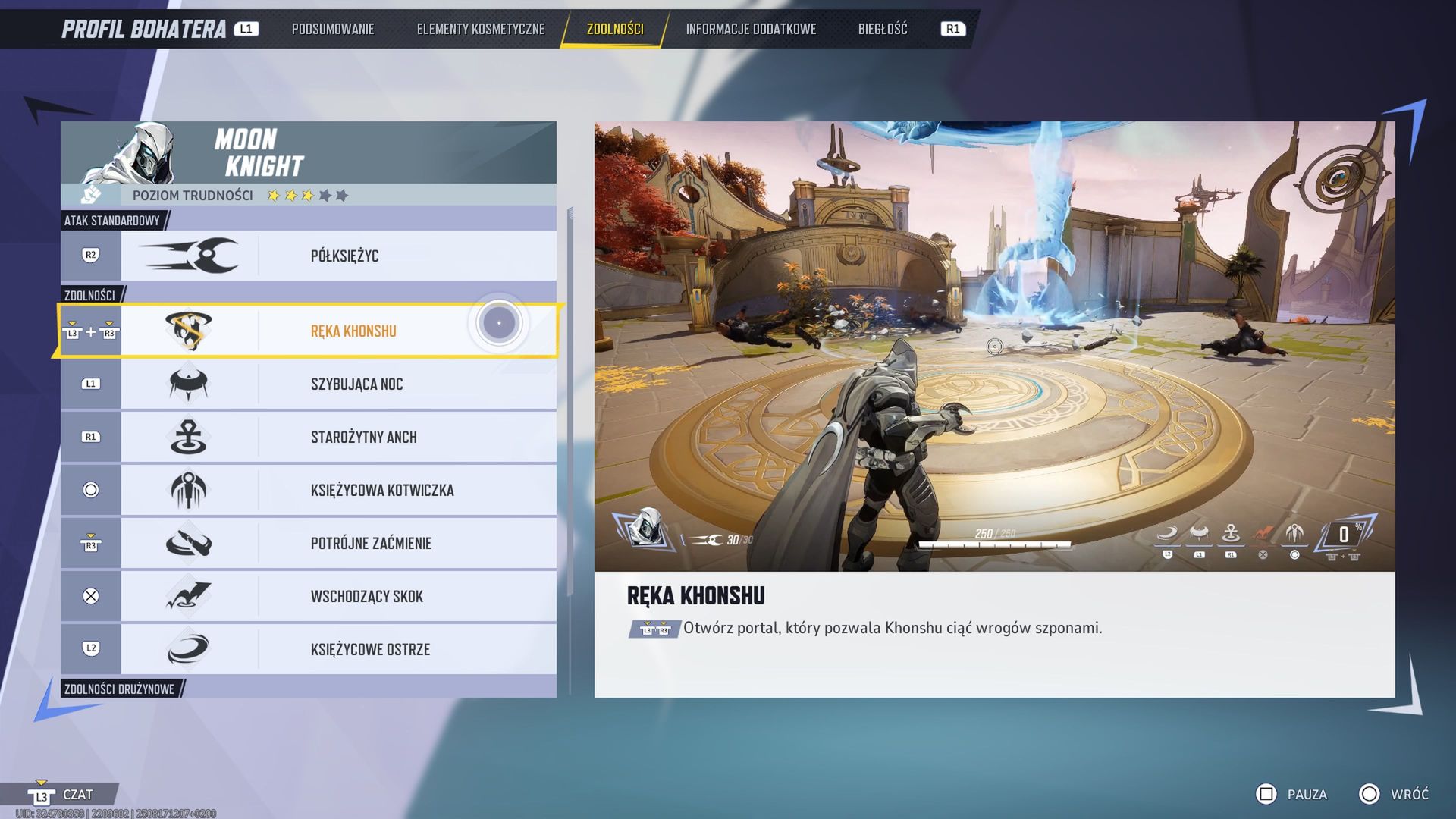The image size is (1456, 819).
Task: Select the Zdolności tab
Action: (614, 29)
